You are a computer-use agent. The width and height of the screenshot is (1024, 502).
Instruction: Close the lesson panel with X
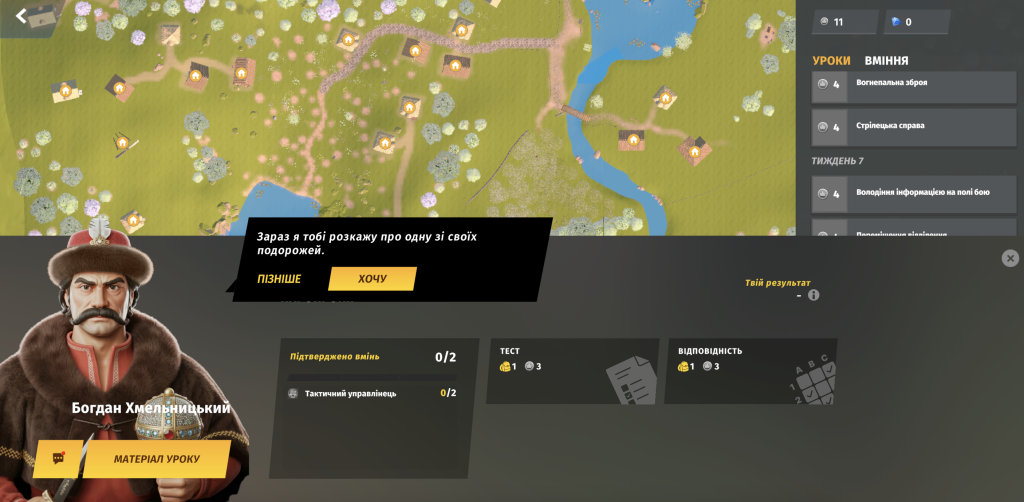coord(1010,258)
